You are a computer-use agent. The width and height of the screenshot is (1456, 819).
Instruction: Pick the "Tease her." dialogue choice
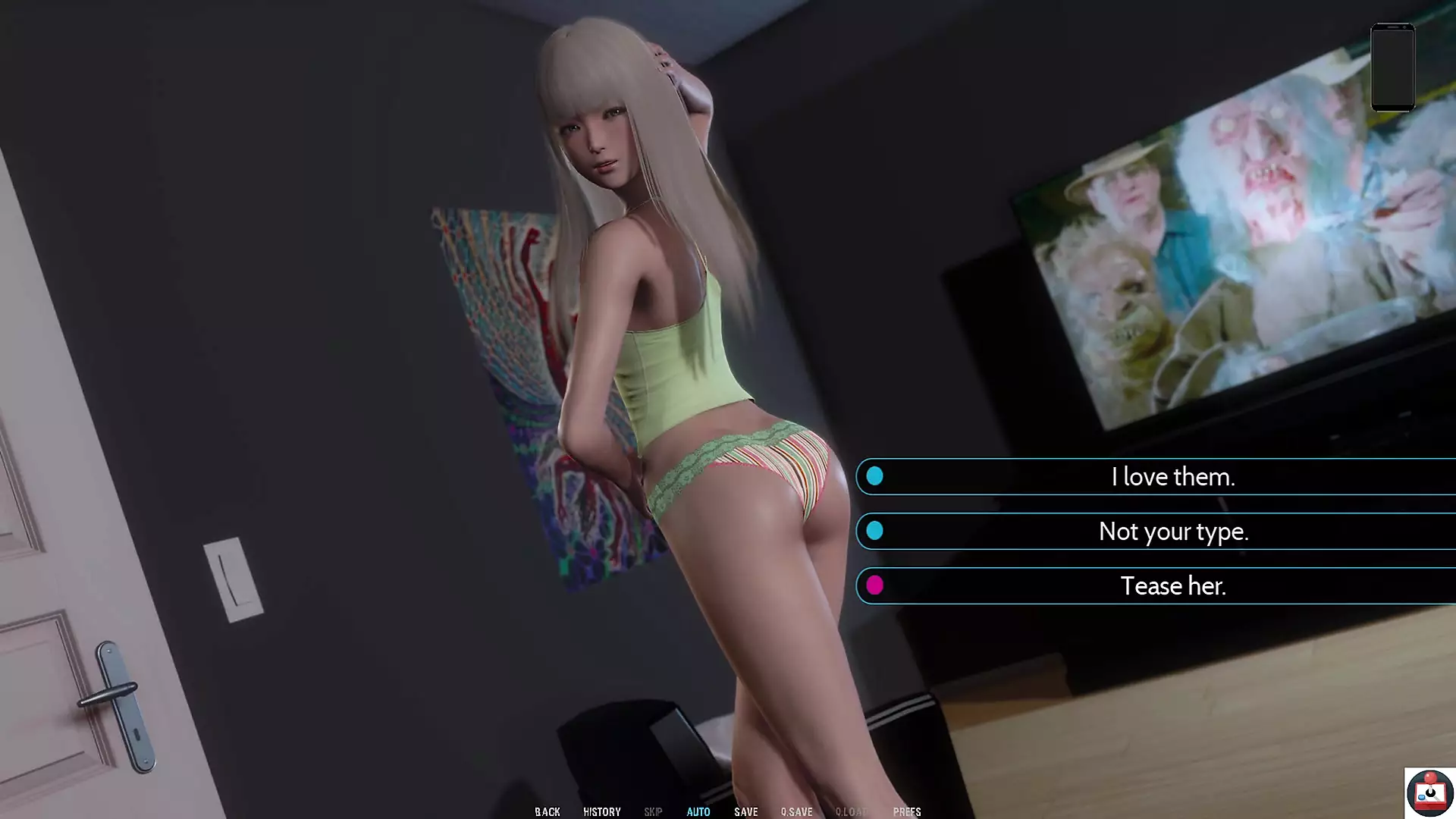point(1172,586)
